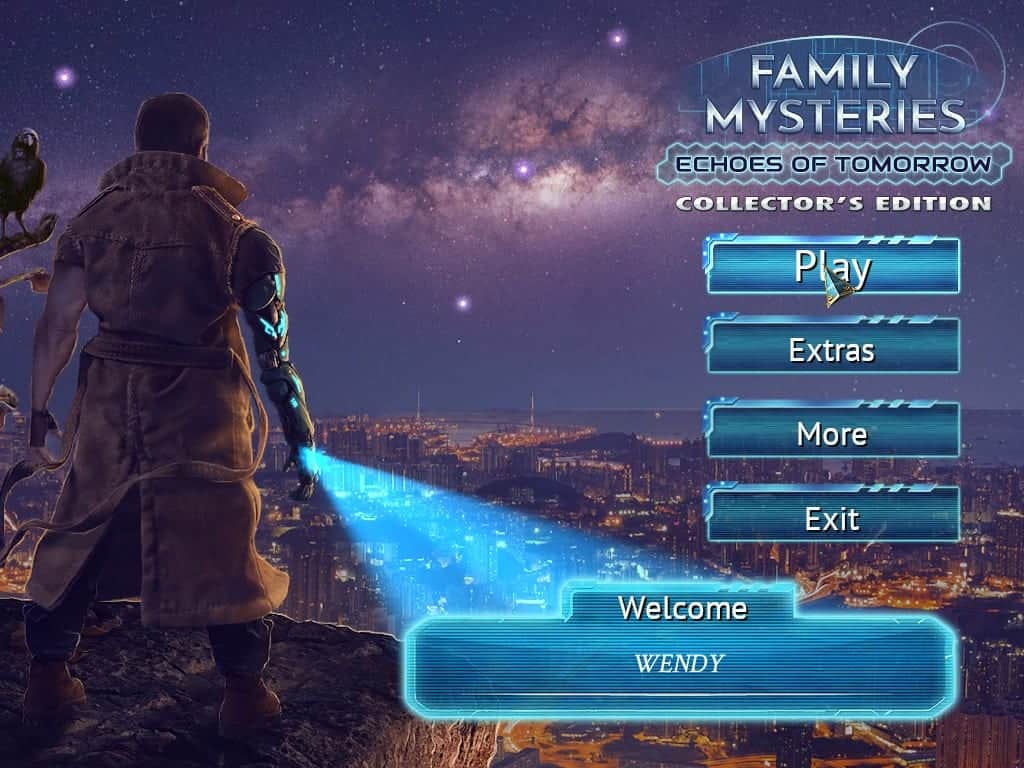Start the game with Play
Viewport: 1024px width, 768px height.
pyautogui.click(x=832, y=266)
